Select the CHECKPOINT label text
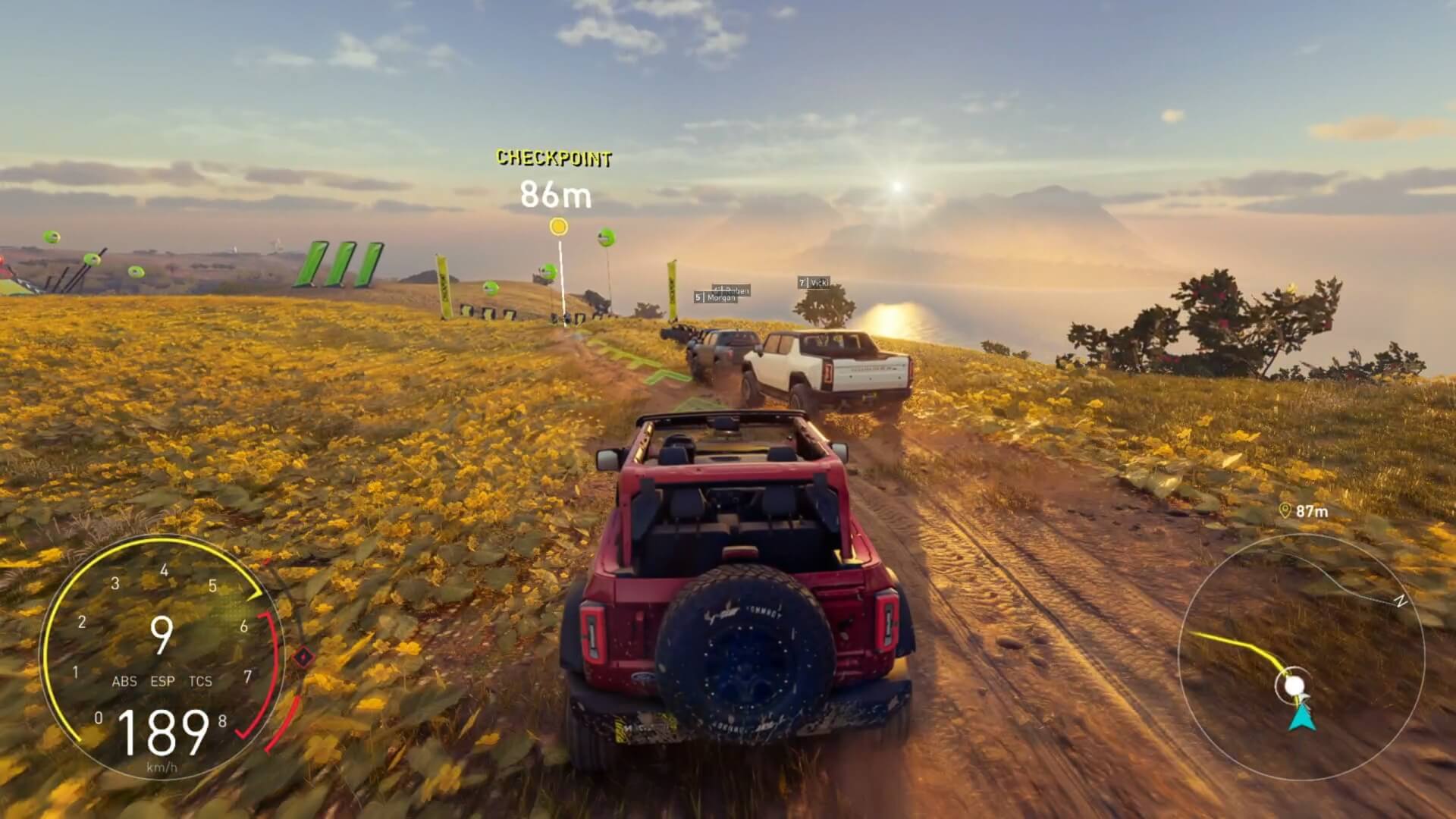1456x819 pixels. [556, 158]
